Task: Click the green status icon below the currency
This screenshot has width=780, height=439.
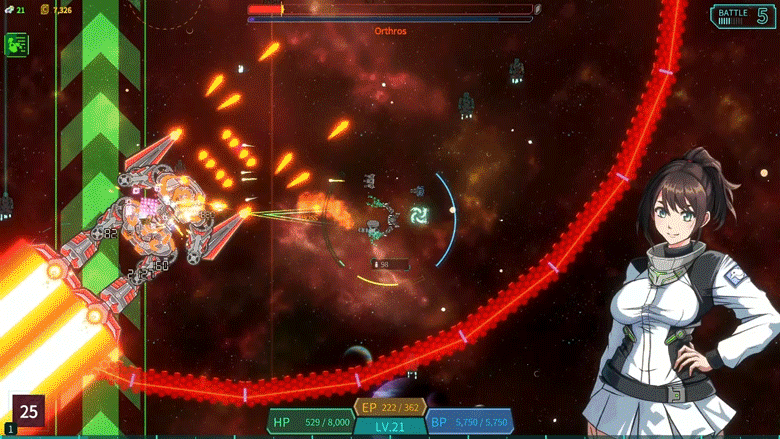Action: pyautogui.click(x=16, y=44)
